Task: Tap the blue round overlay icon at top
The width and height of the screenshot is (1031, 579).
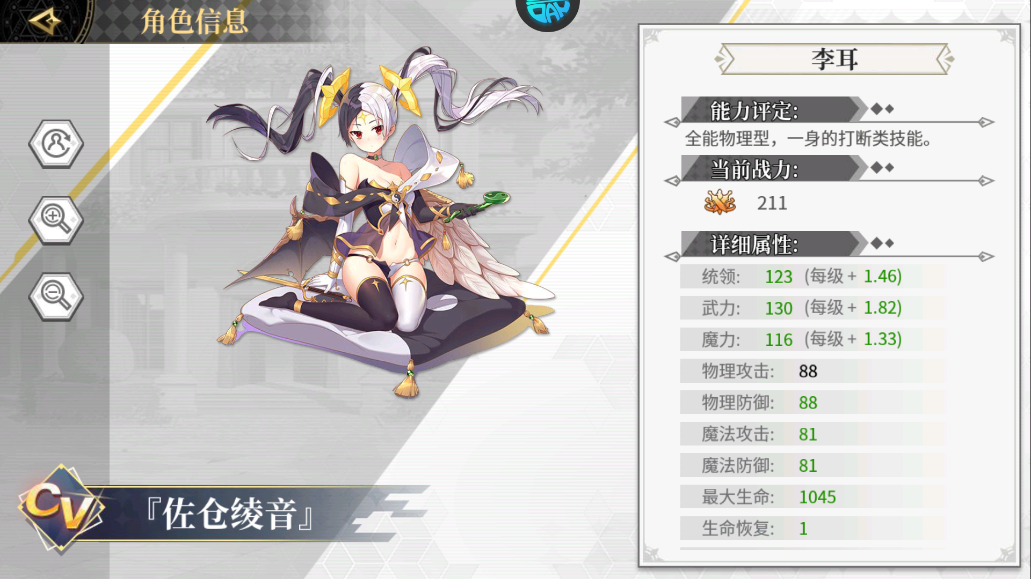Action: [547, 10]
